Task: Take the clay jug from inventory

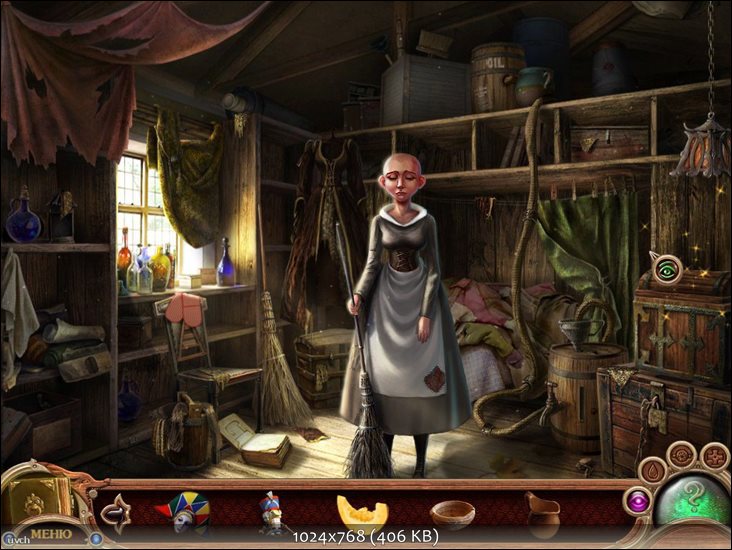Action: [542, 513]
